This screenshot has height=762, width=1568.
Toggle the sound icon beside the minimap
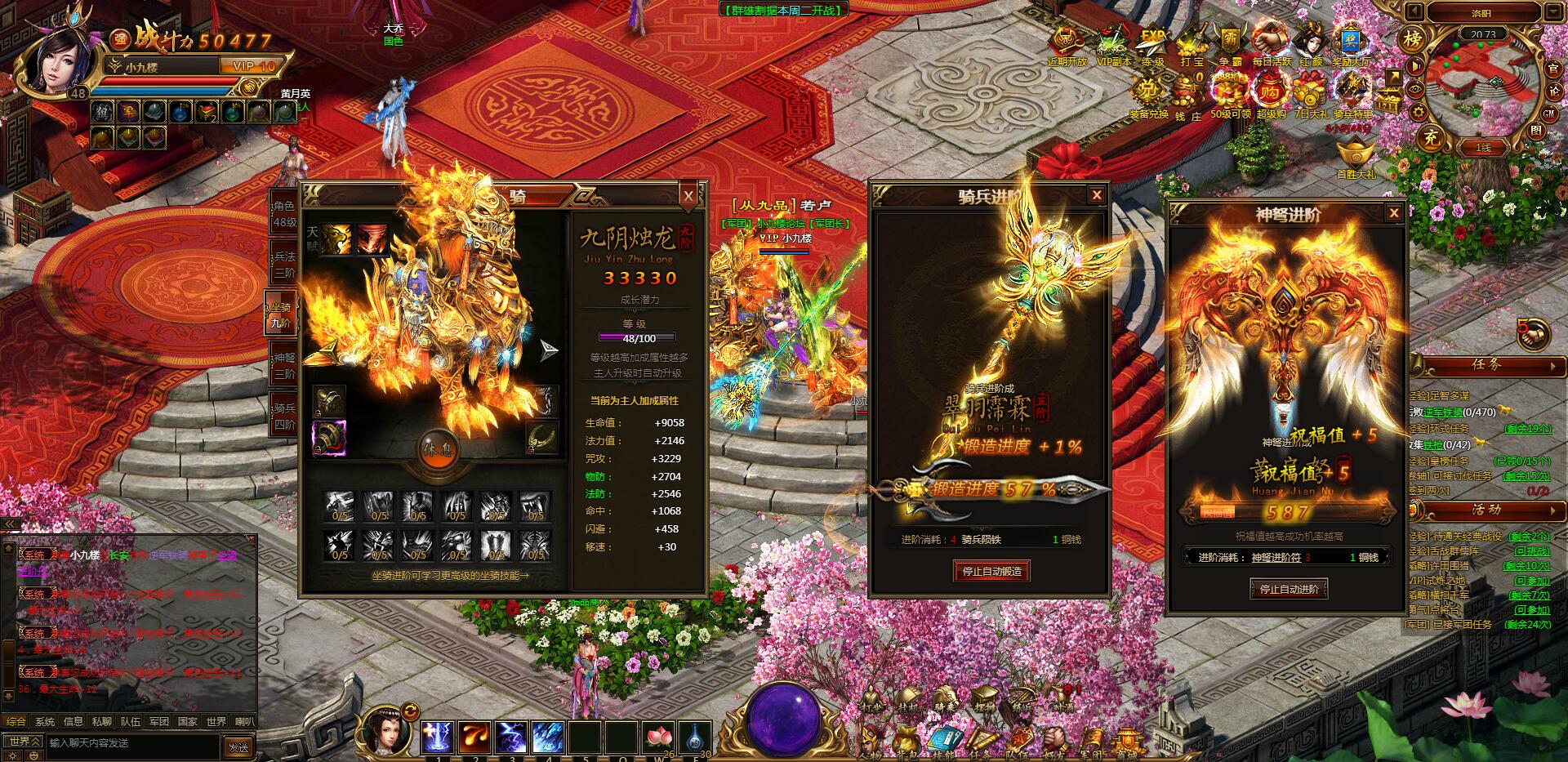1414,65
